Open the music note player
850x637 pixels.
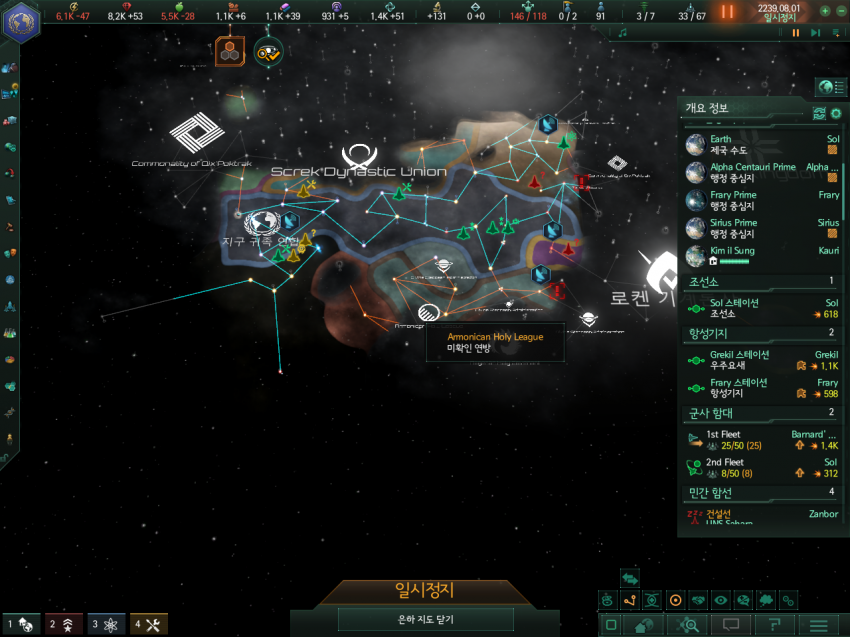[x=622, y=33]
